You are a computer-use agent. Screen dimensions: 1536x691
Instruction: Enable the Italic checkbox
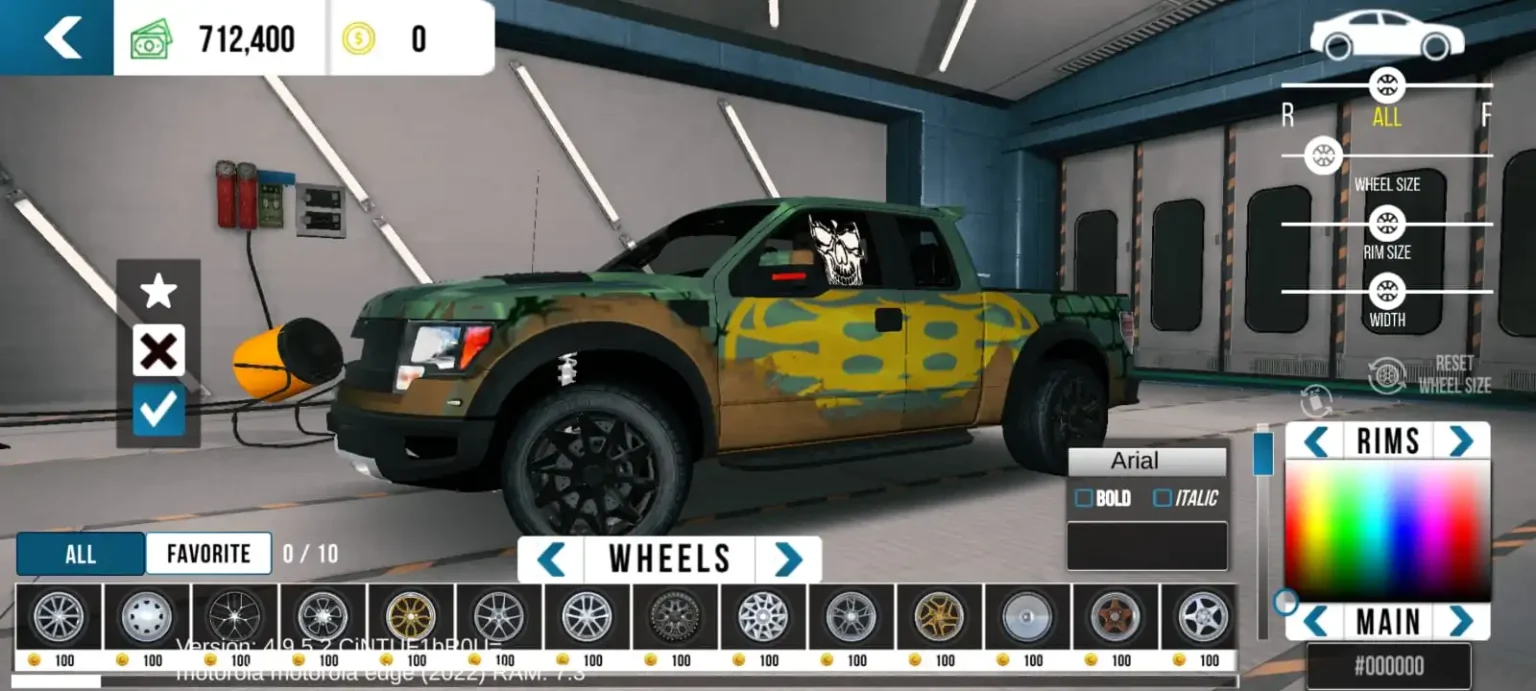pyautogui.click(x=1162, y=498)
